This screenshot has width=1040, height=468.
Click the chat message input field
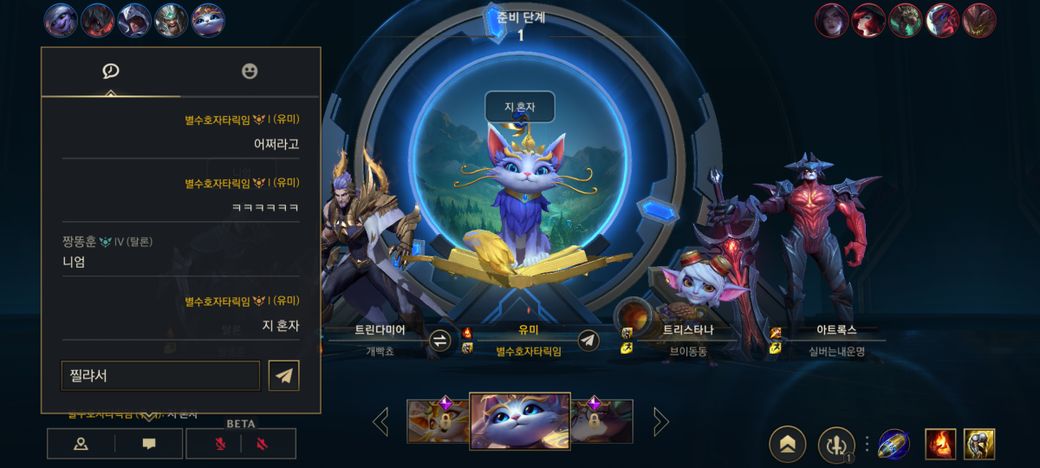coord(160,376)
